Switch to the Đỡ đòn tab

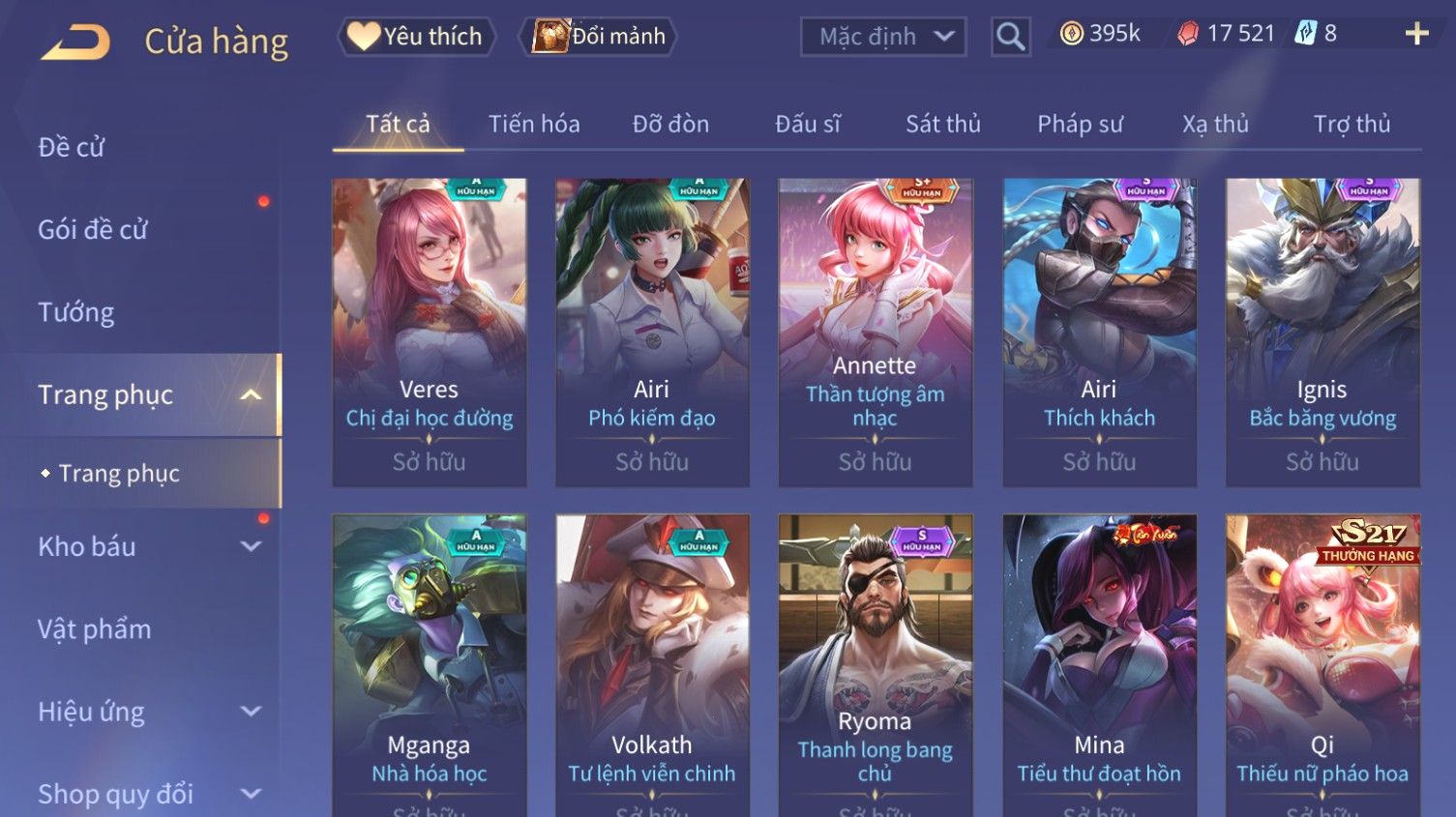point(670,124)
